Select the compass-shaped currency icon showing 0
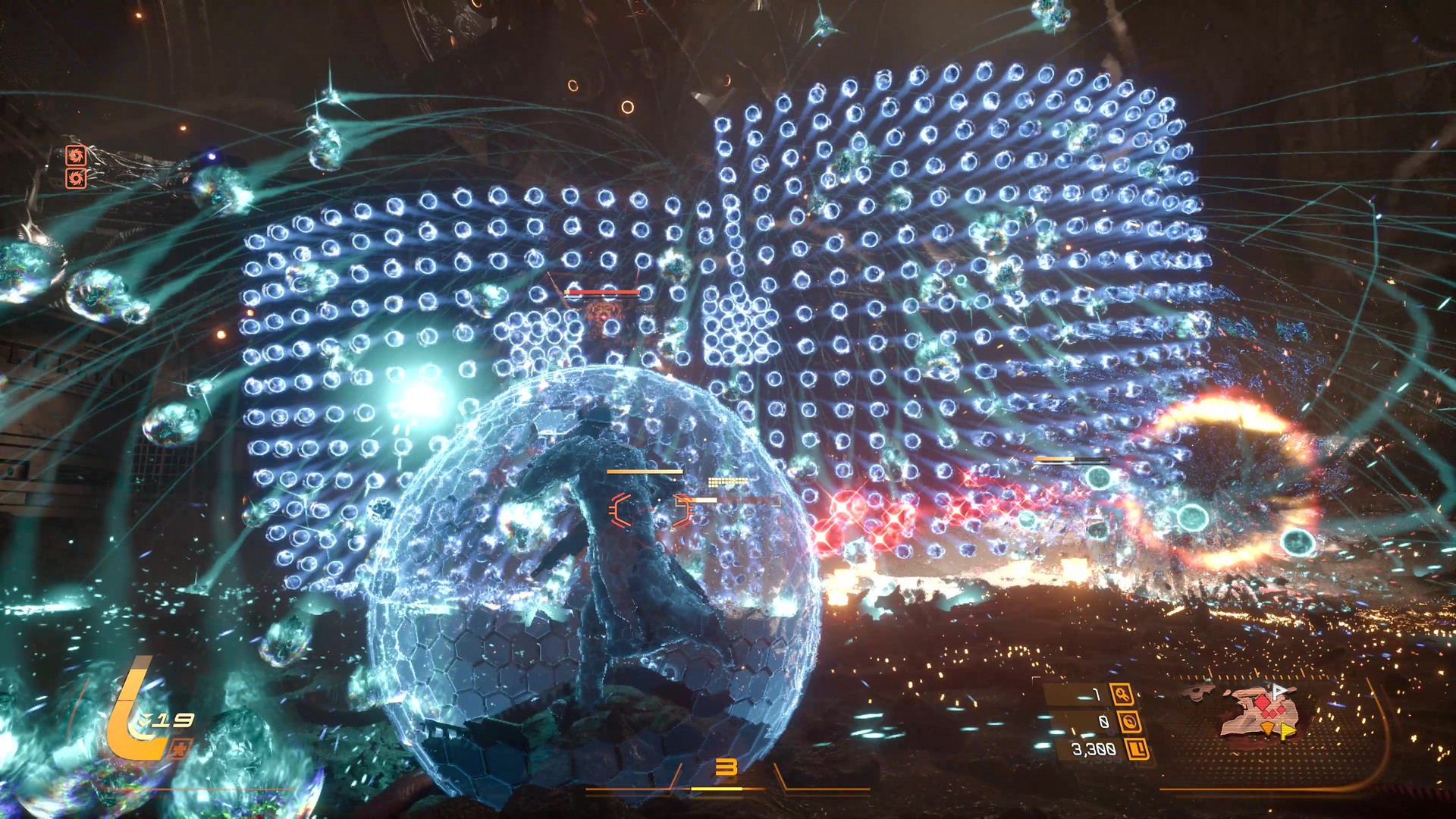The width and height of the screenshot is (1456, 819). 1131,723
